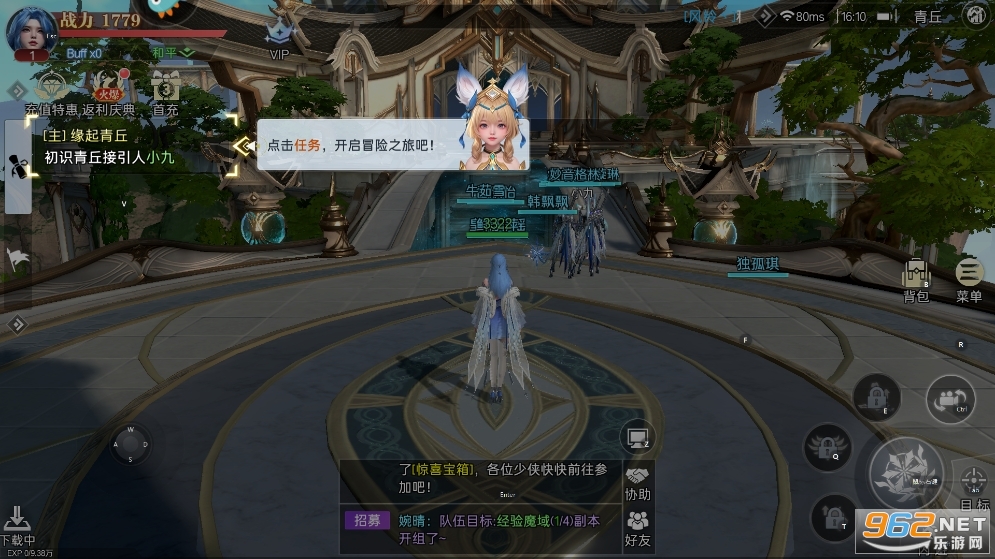Click the chart icon in the top-right corner
This screenshot has height=559, width=995.
[975, 16]
